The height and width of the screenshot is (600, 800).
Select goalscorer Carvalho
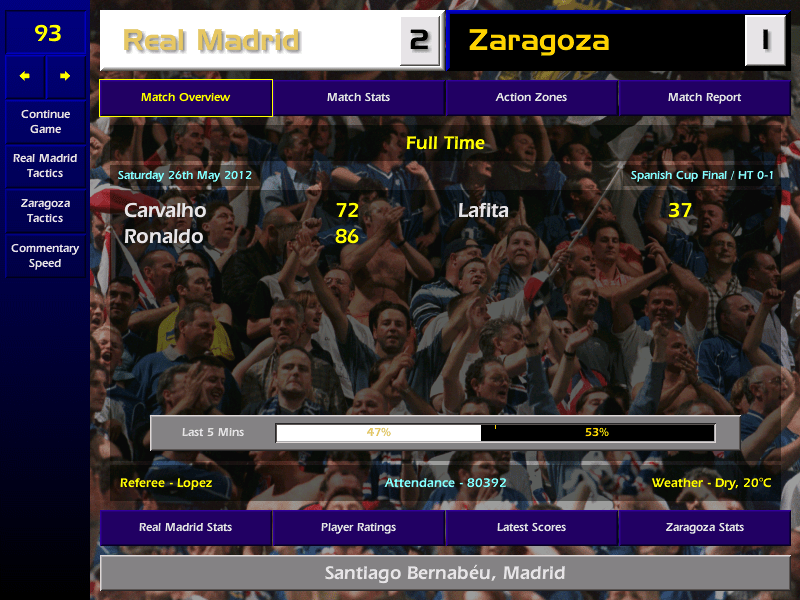coord(166,211)
